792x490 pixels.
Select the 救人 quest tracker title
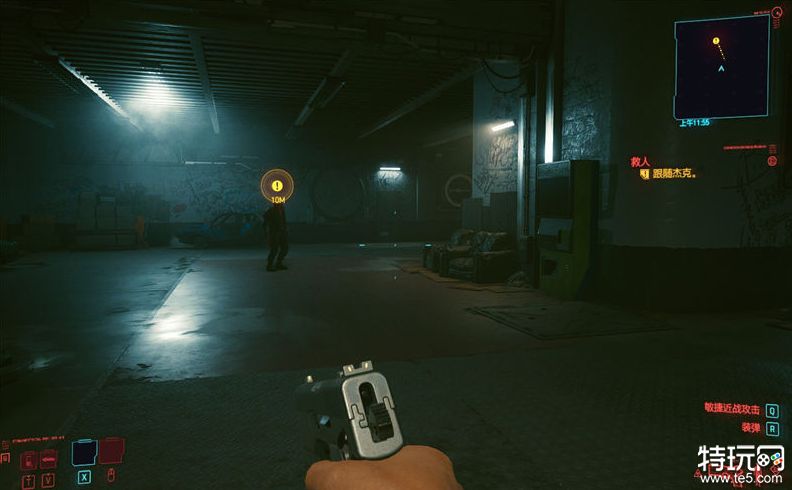(641, 160)
